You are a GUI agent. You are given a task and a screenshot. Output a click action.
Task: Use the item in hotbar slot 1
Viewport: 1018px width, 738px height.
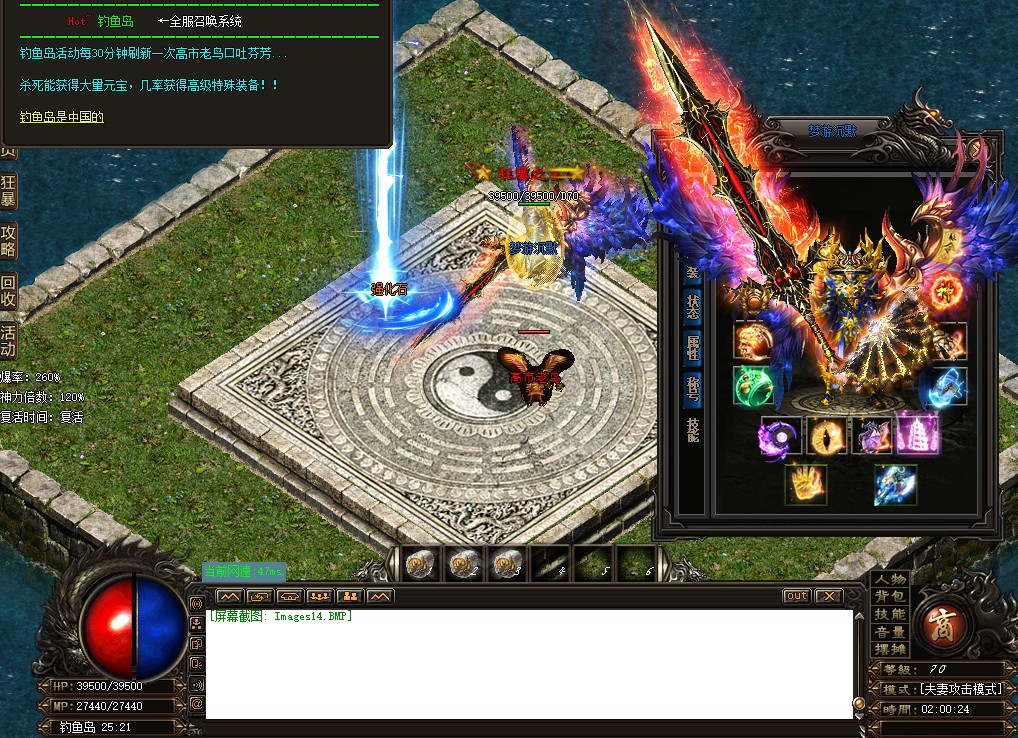pyautogui.click(x=420, y=564)
